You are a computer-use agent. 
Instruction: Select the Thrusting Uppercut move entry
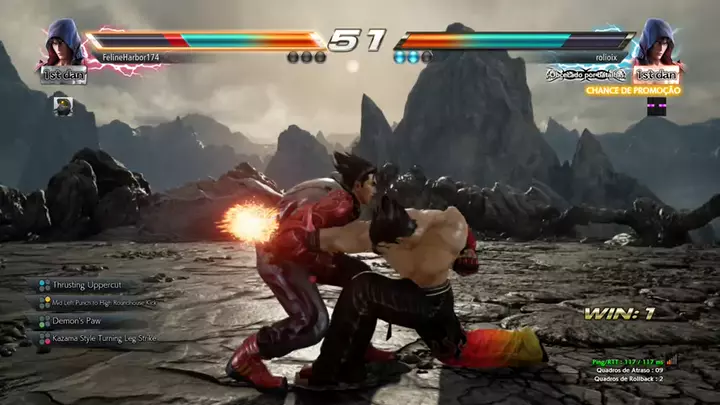pos(87,285)
